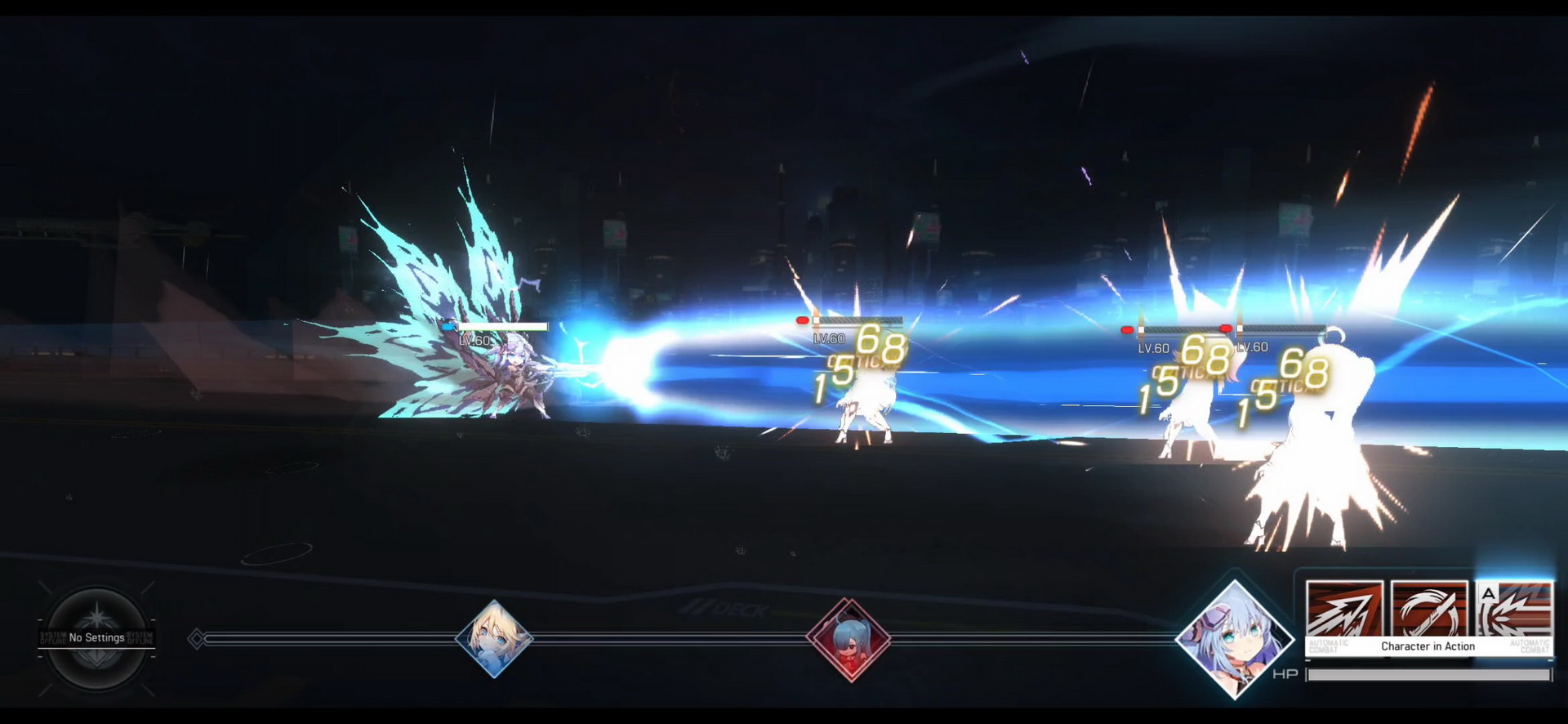The width and height of the screenshot is (1568, 724).
Task: Expand the diamond node on the character track
Action: click(196, 637)
